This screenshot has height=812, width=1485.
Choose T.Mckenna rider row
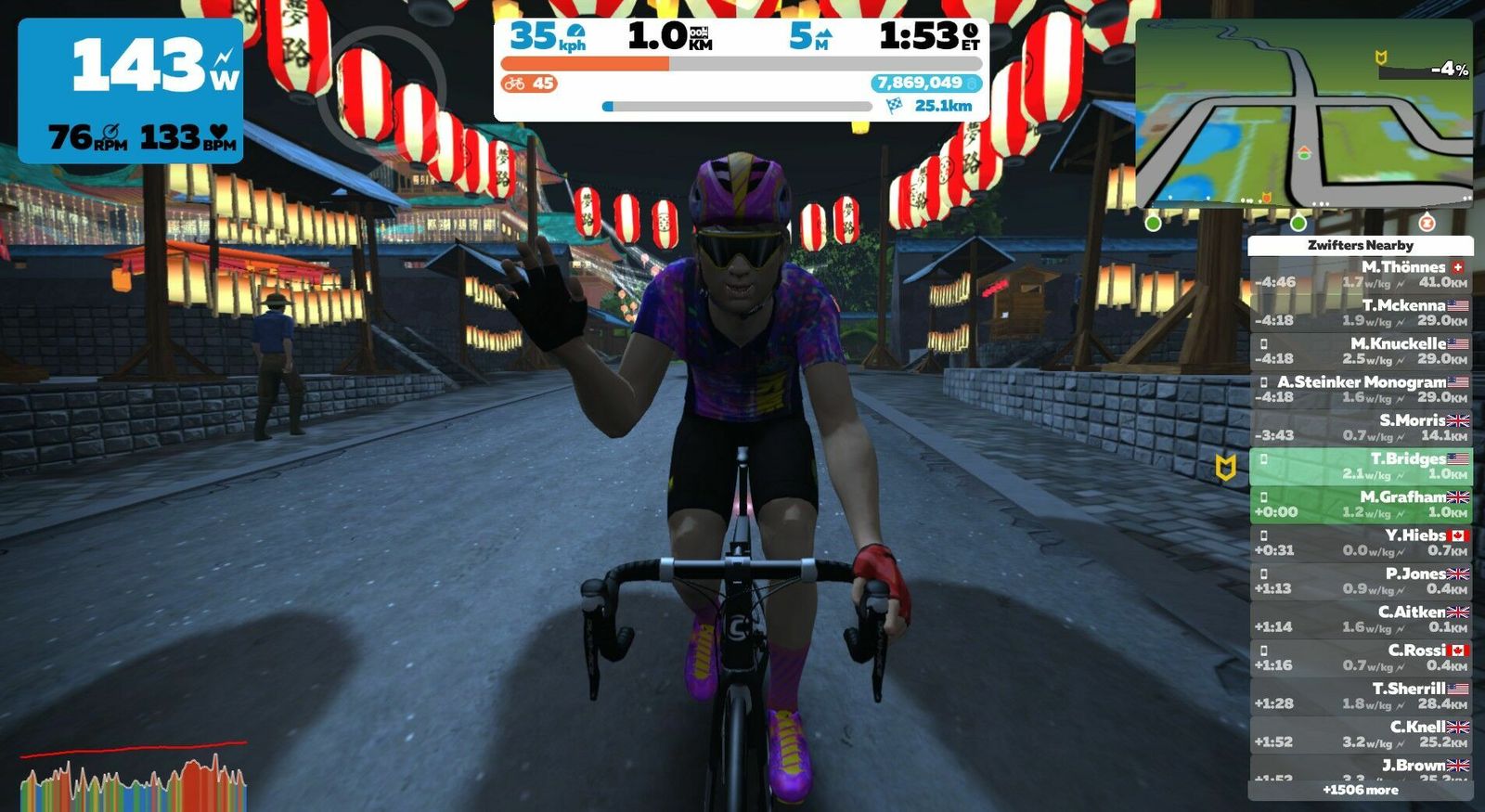(1361, 313)
